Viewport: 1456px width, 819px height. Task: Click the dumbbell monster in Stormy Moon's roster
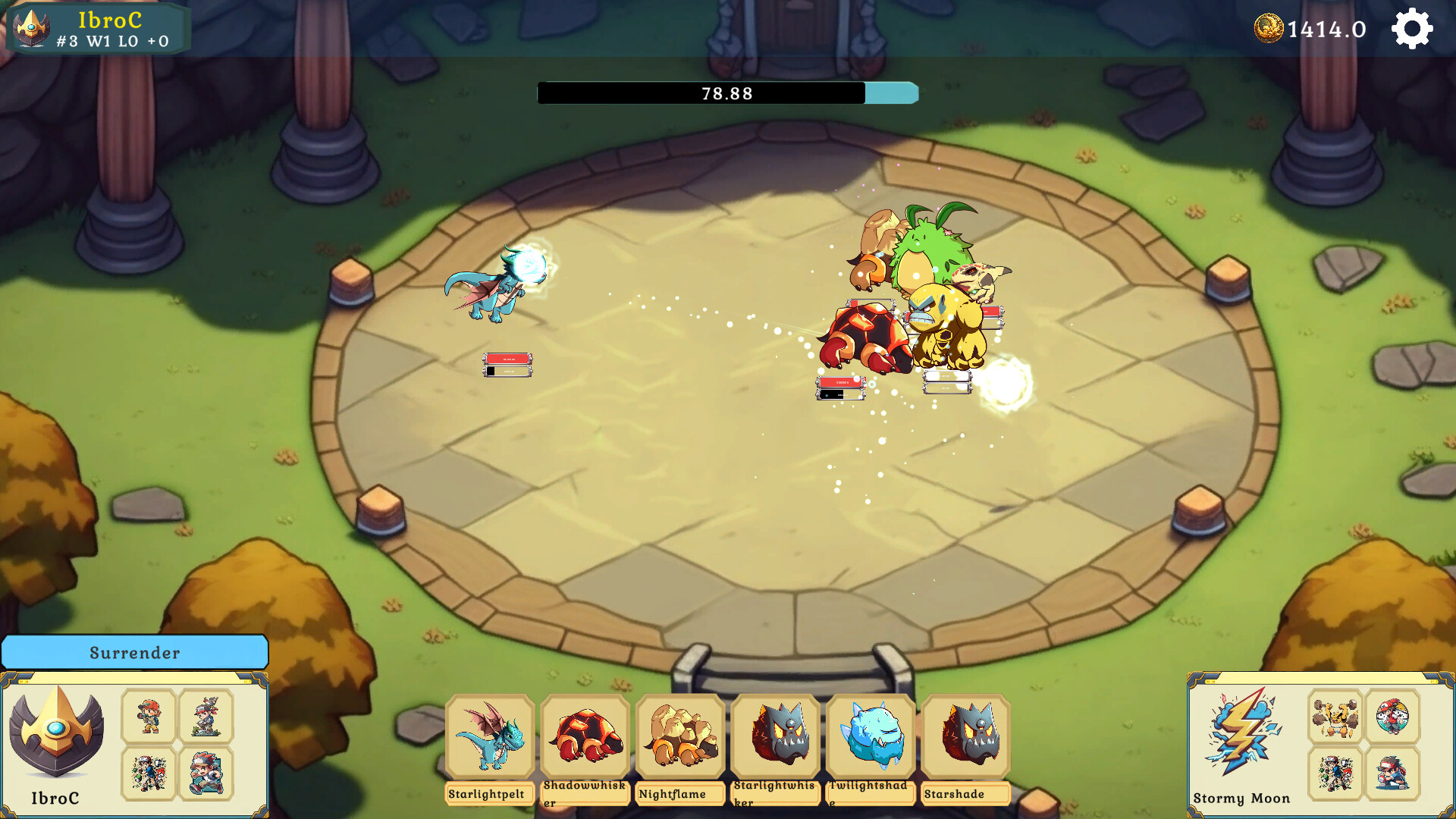pyautogui.click(x=1335, y=717)
